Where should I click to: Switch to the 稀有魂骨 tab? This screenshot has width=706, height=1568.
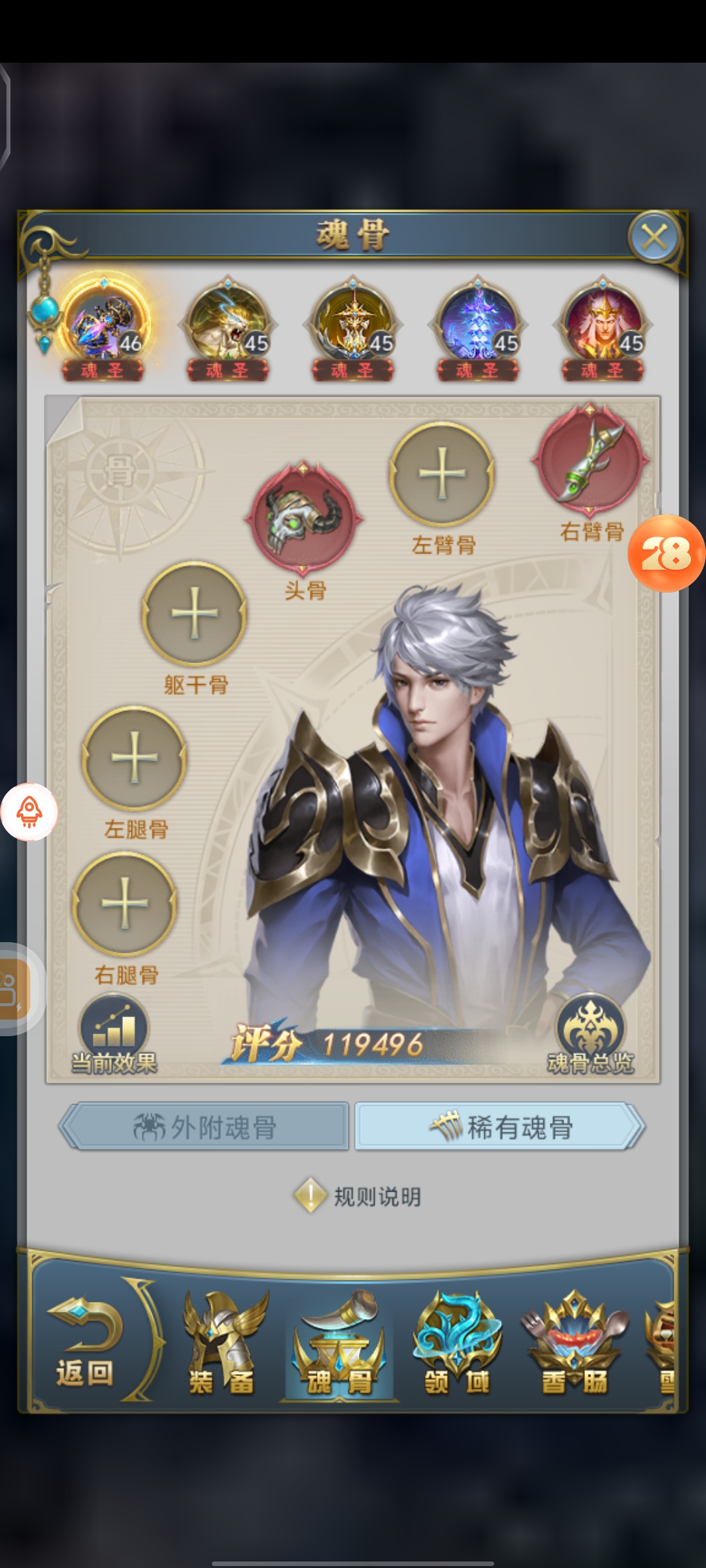tap(499, 1127)
